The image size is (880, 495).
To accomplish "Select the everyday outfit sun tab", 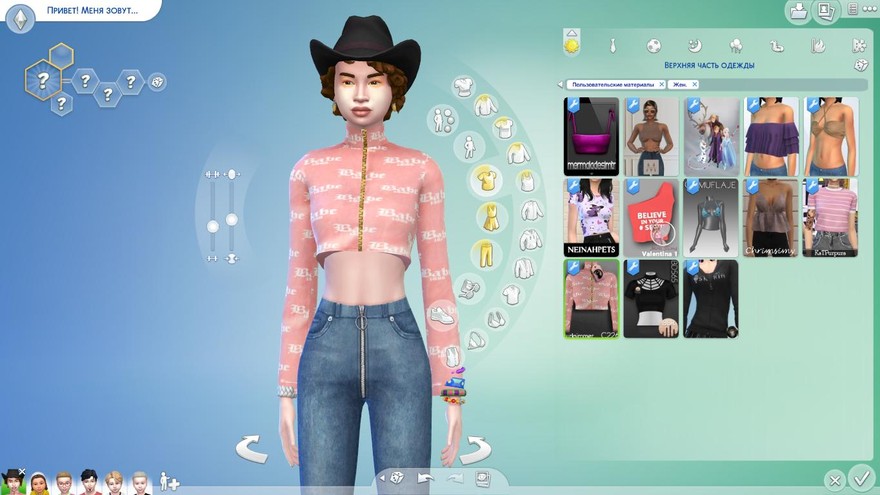I will [572, 45].
